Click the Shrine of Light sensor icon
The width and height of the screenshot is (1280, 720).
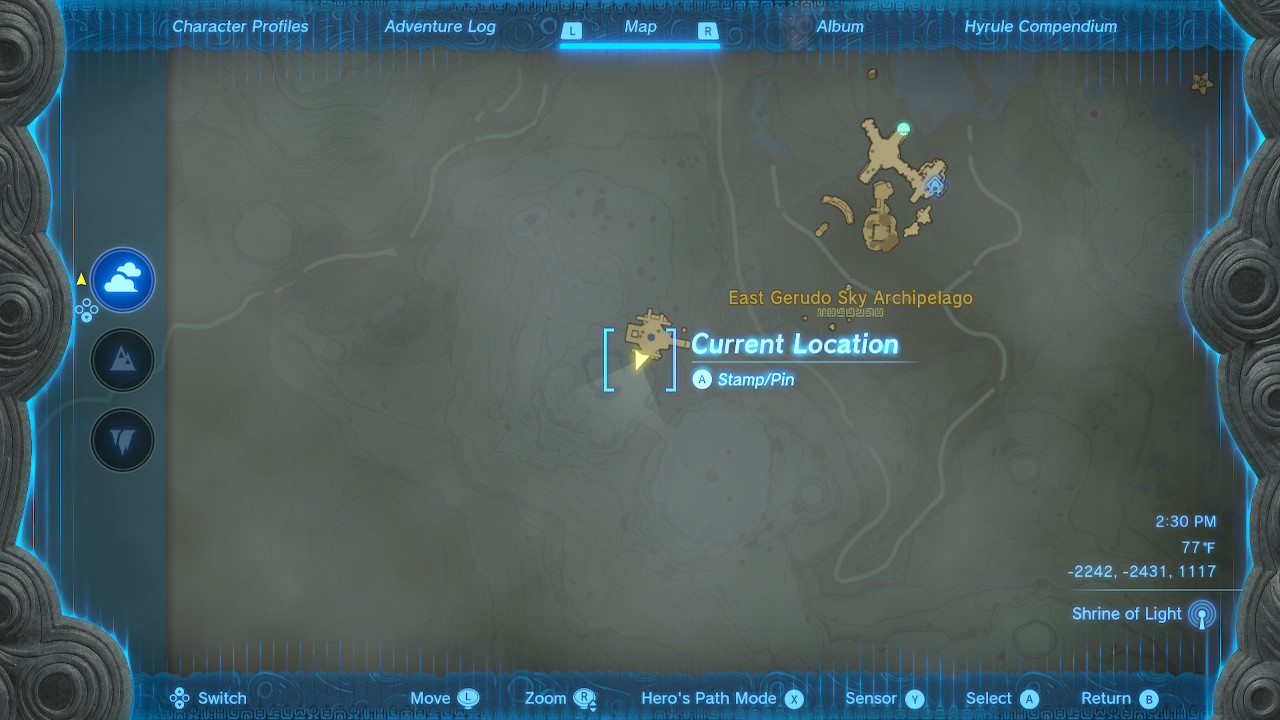1203,614
